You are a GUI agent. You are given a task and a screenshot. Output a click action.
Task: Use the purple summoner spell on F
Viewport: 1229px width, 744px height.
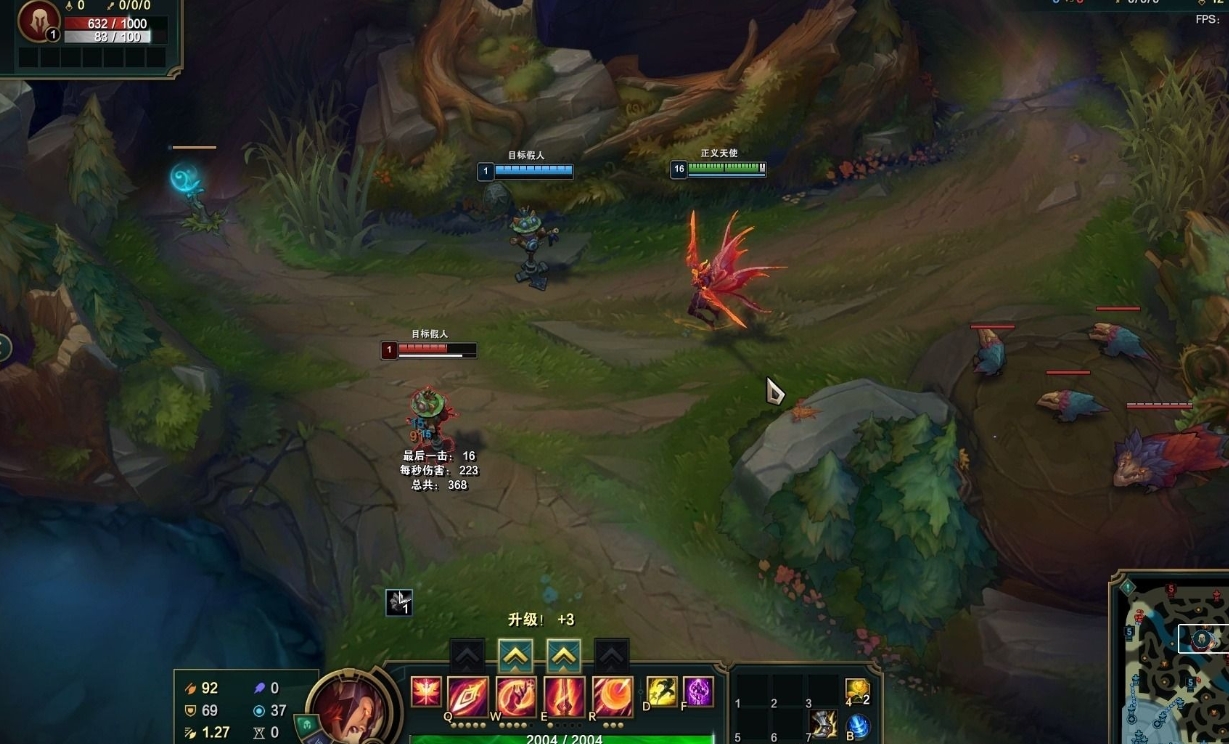(x=697, y=691)
